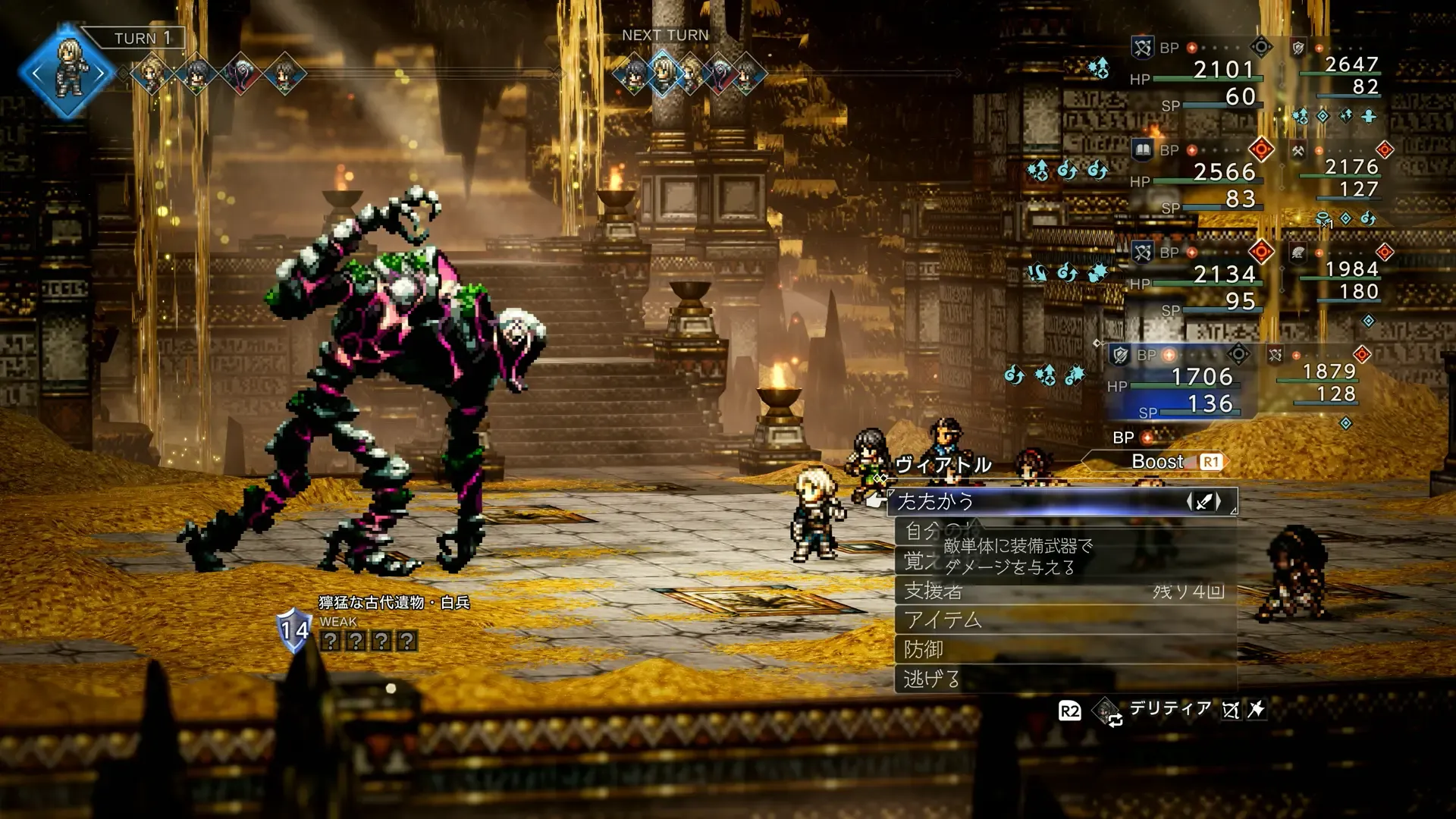The image size is (1456, 819).
Task: Inspect the enemy's shield count of 14
Action: click(x=294, y=629)
